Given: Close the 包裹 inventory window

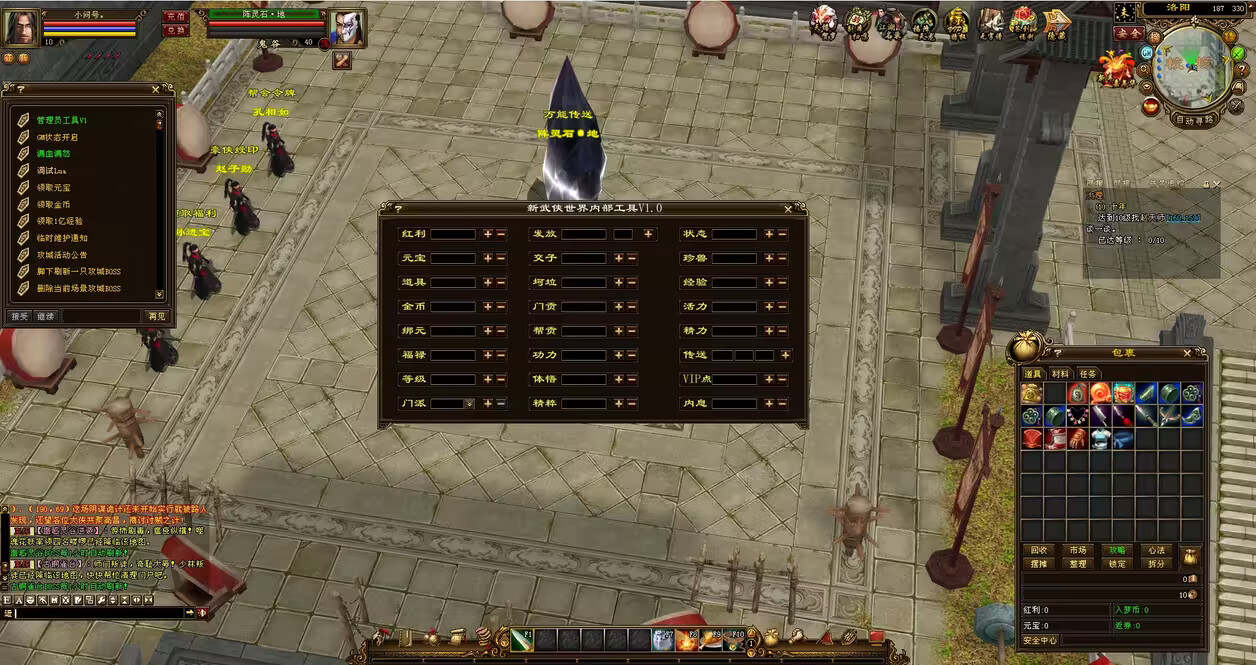Looking at the screenshot, I should (1188, 353).
